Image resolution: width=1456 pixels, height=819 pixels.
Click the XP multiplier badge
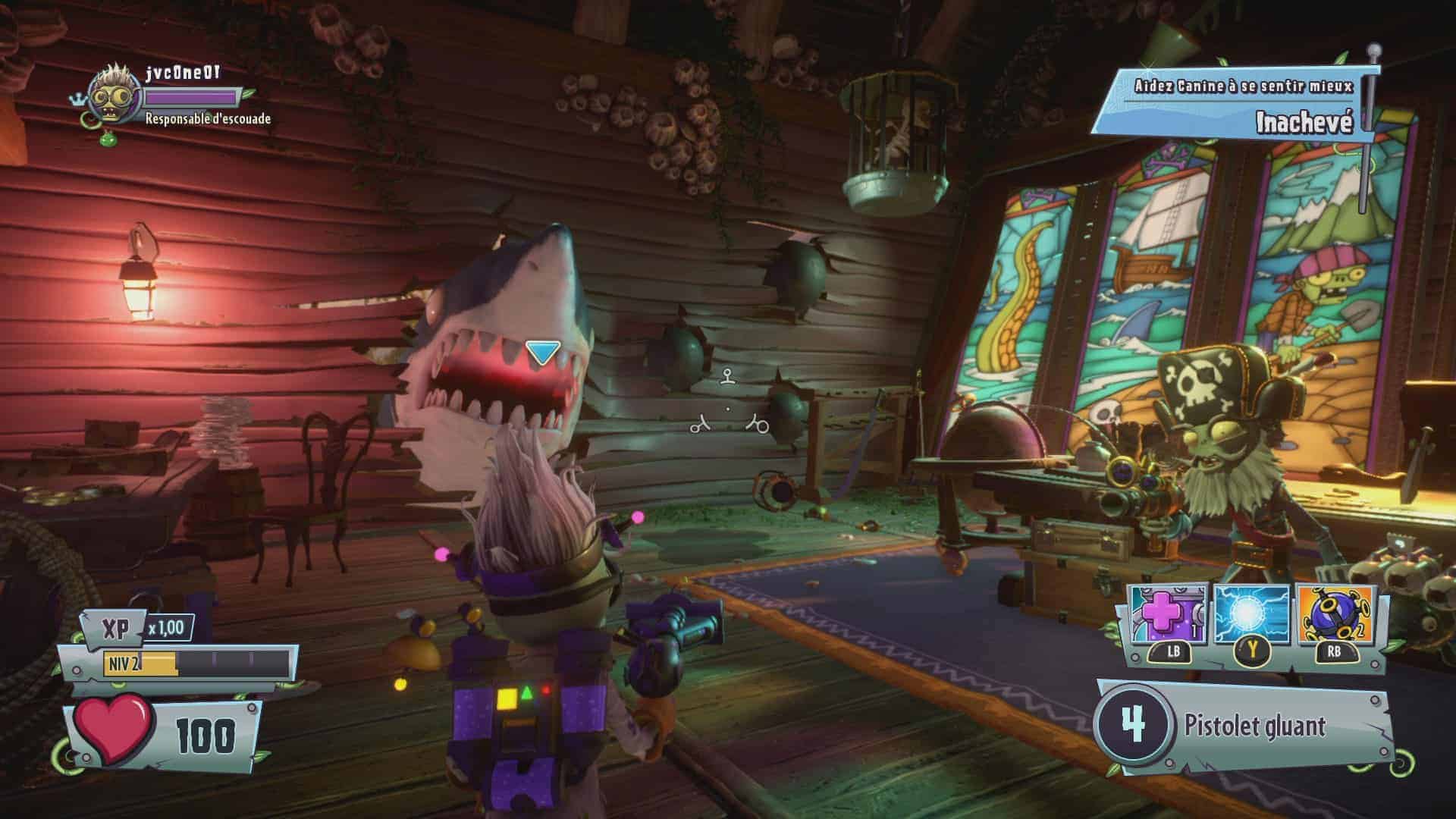(166, 628)
